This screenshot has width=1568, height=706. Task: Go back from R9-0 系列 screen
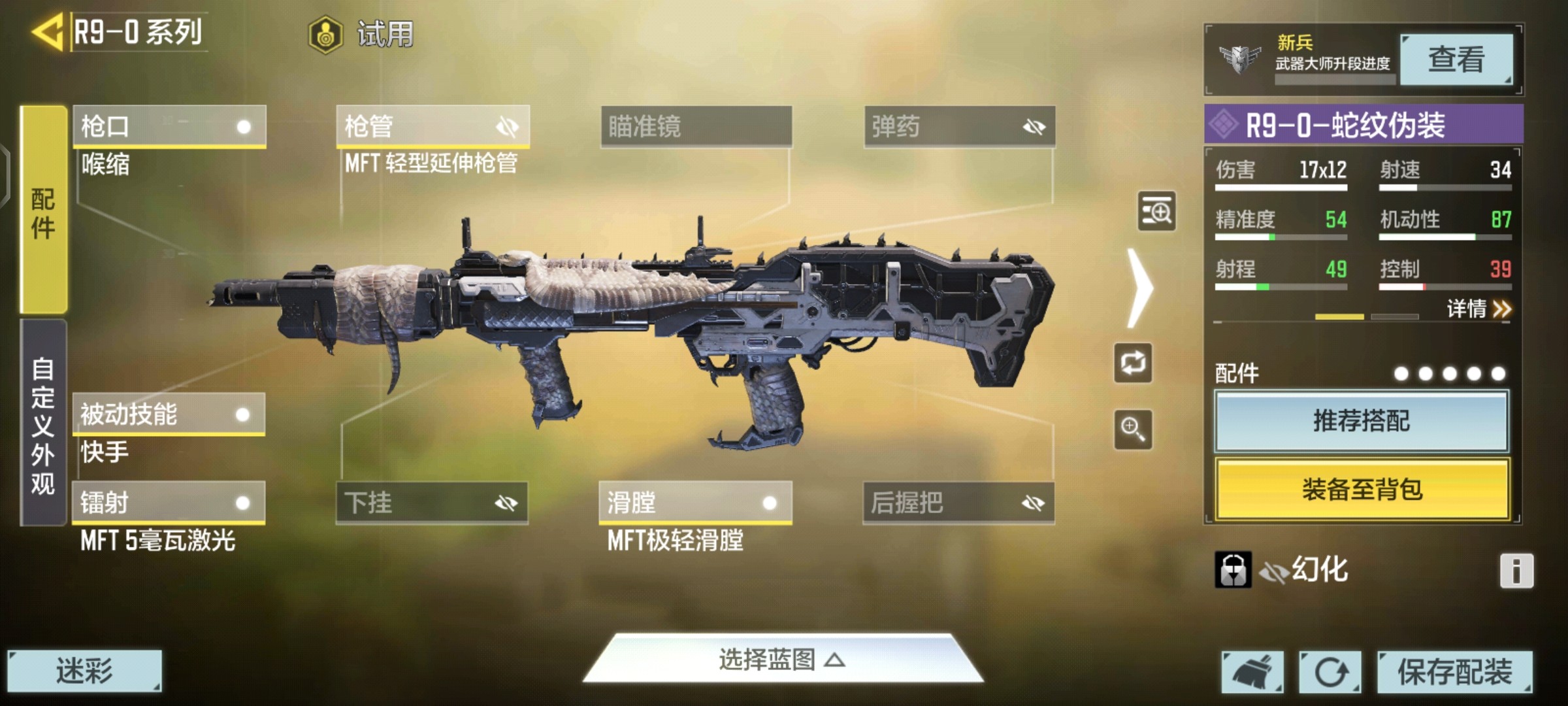click(47, 31)
